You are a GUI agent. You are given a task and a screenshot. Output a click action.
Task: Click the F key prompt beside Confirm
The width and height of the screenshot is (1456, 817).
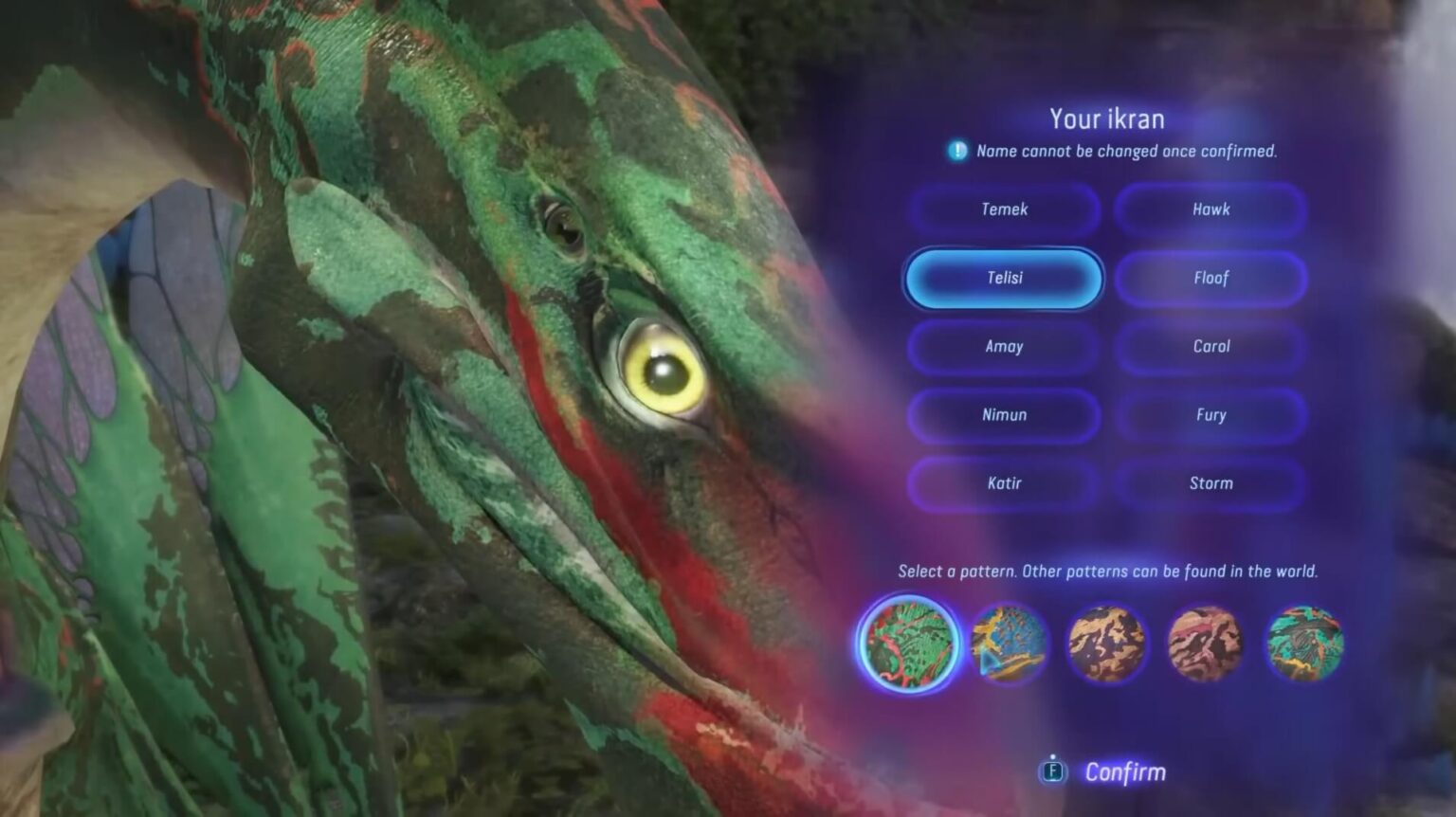(x=1052, y=772)
